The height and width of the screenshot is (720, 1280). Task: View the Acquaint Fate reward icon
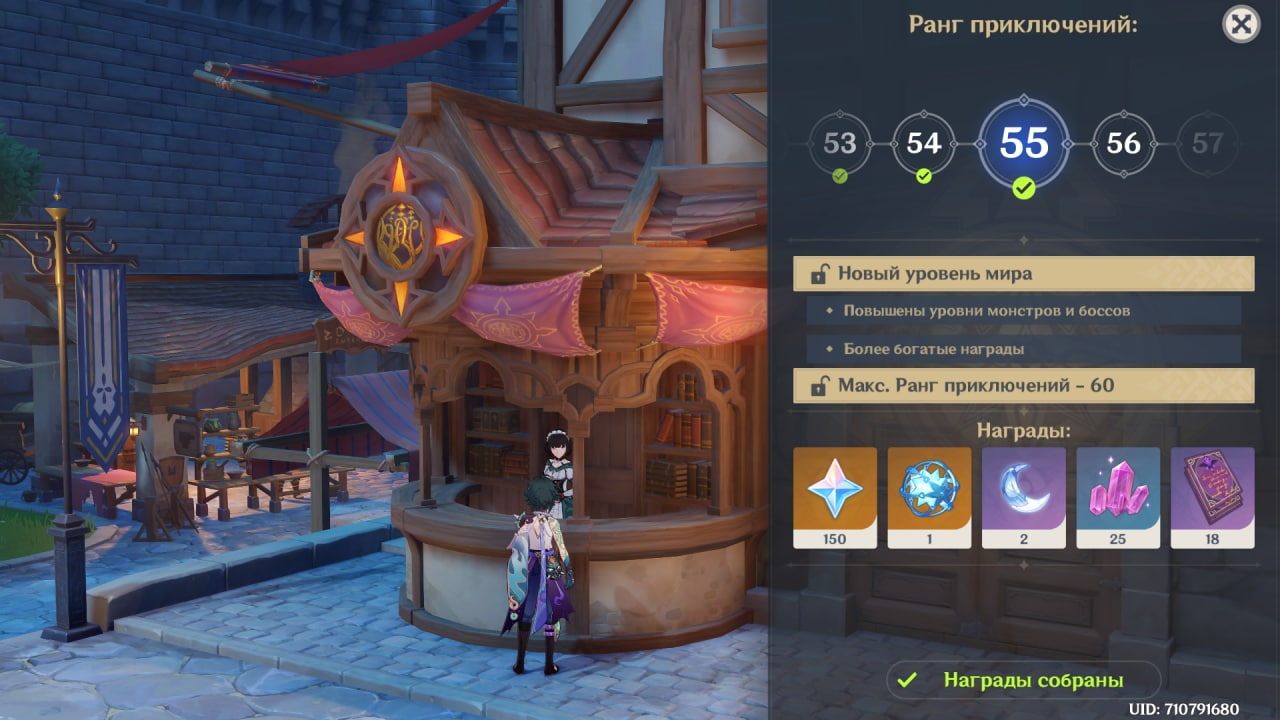tap(929, 497)
